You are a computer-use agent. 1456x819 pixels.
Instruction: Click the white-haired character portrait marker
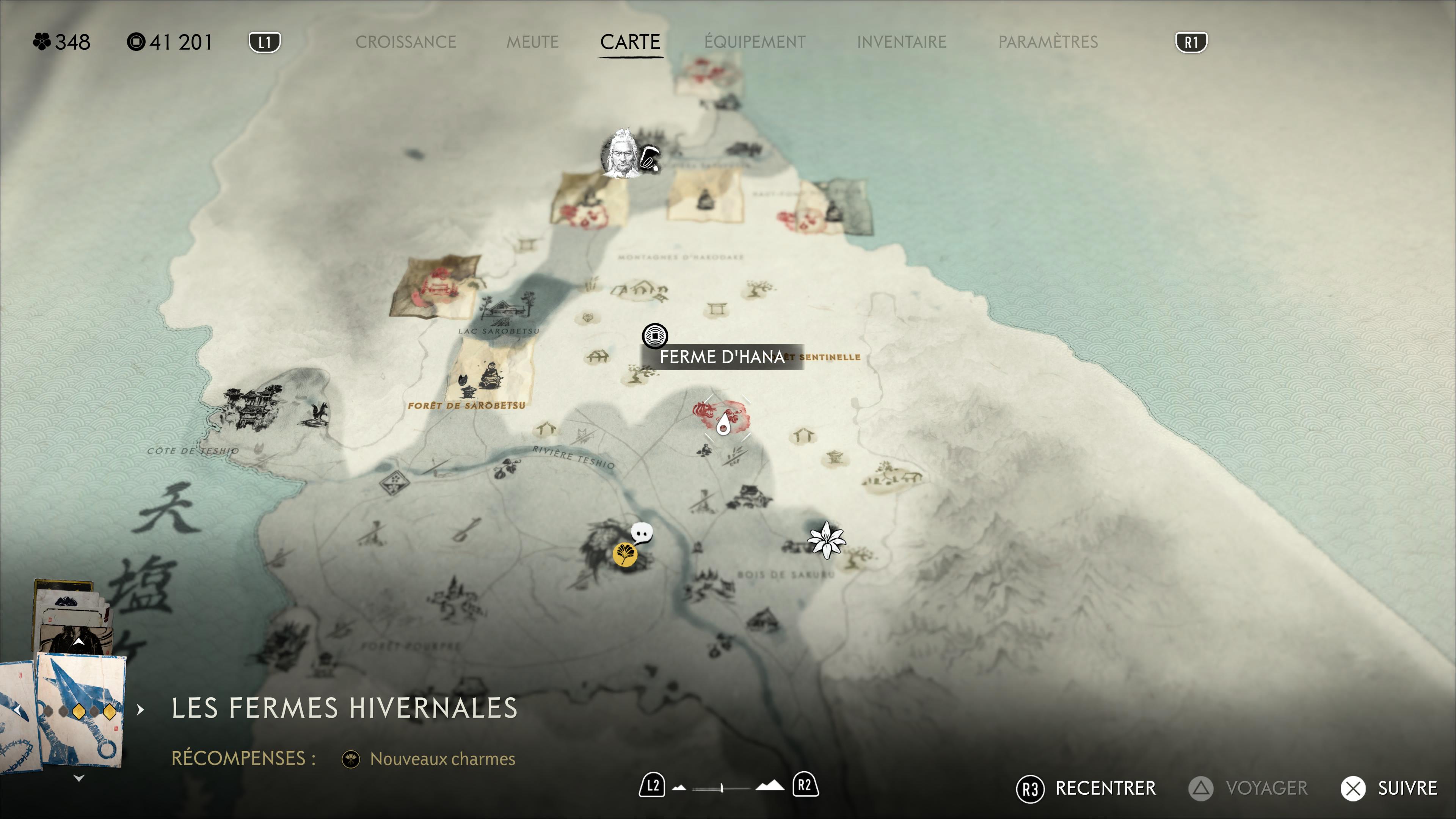620,154
